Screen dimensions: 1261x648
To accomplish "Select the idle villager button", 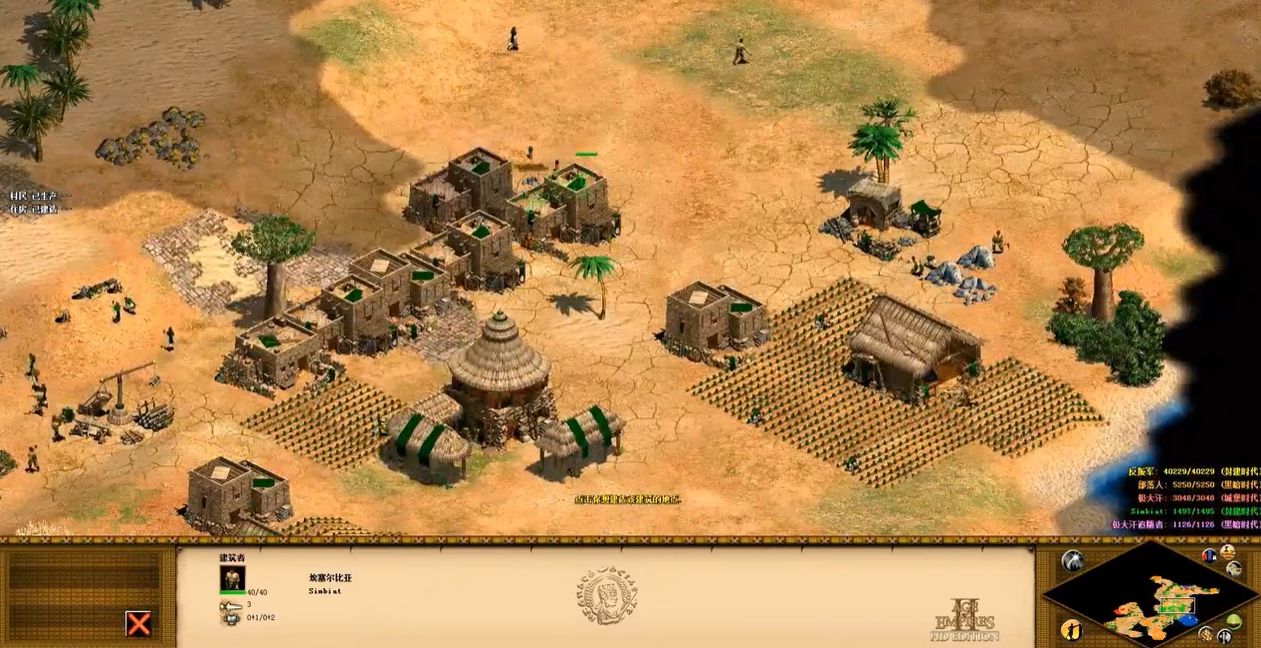I will click(x=1071, y=630).
